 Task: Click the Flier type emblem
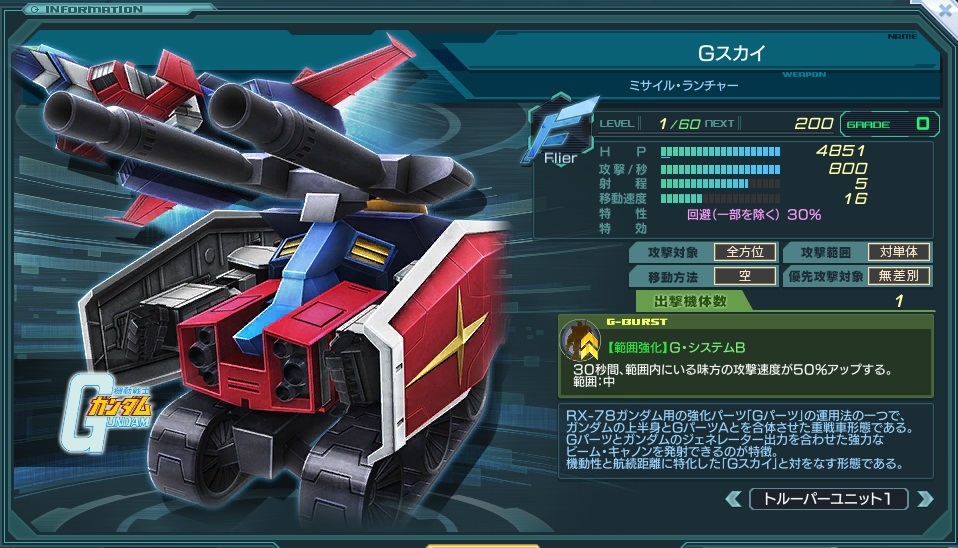click(x=560, y=131)
